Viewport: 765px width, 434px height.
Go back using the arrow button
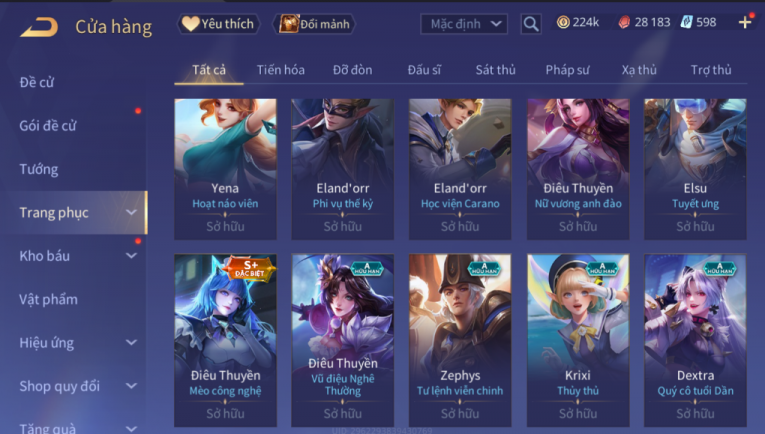pyautogui.click(x=39, y=26)
